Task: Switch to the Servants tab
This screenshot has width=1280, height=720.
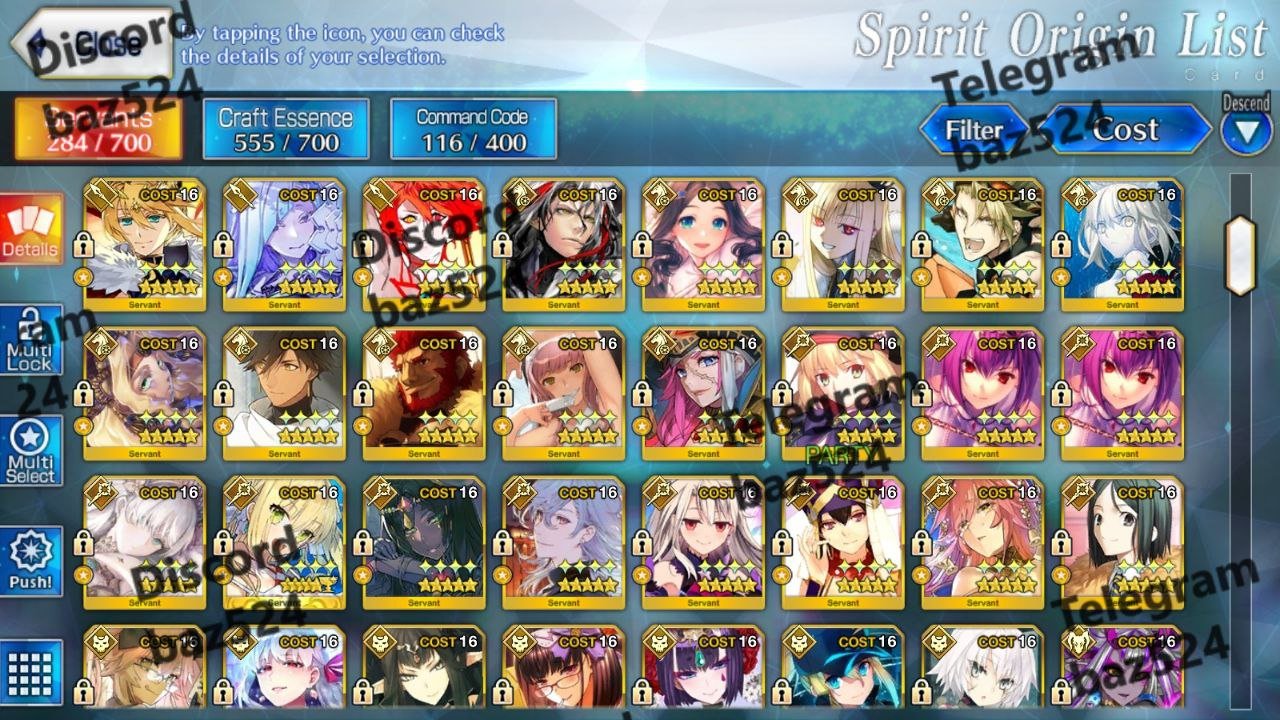Action: point(98,129)
